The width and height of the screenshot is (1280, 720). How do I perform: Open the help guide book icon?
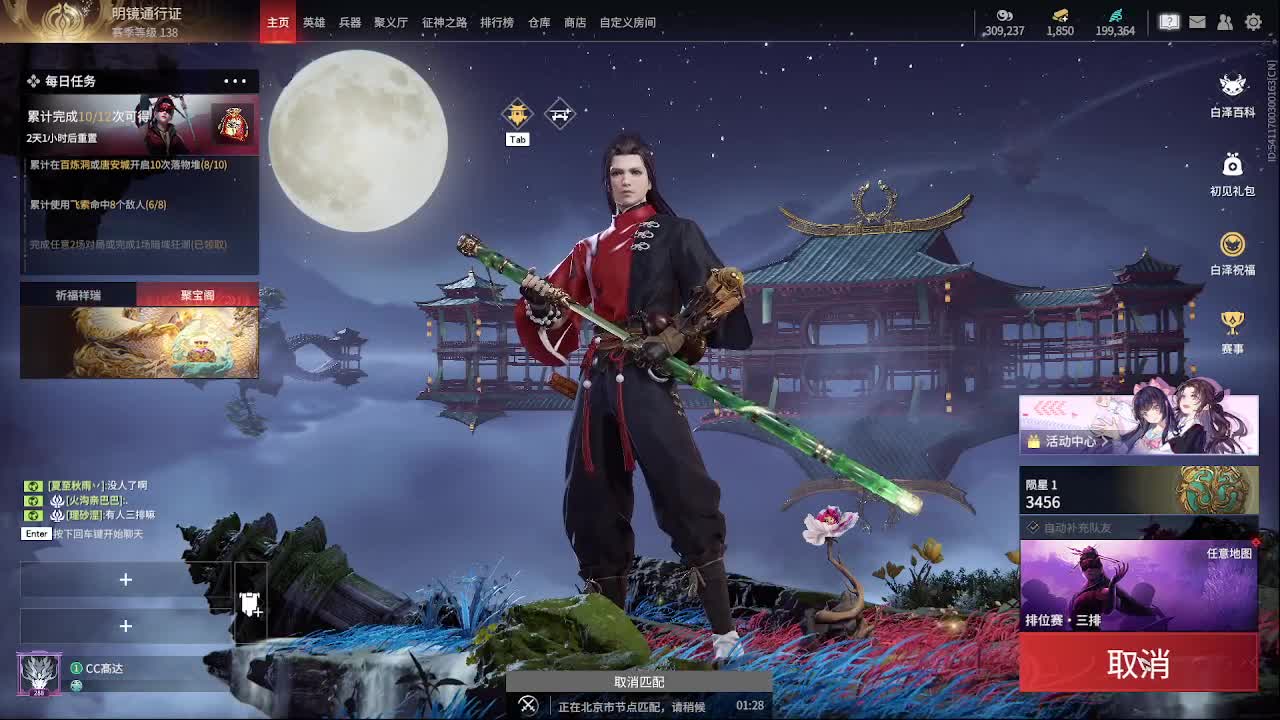point(1169,20)
